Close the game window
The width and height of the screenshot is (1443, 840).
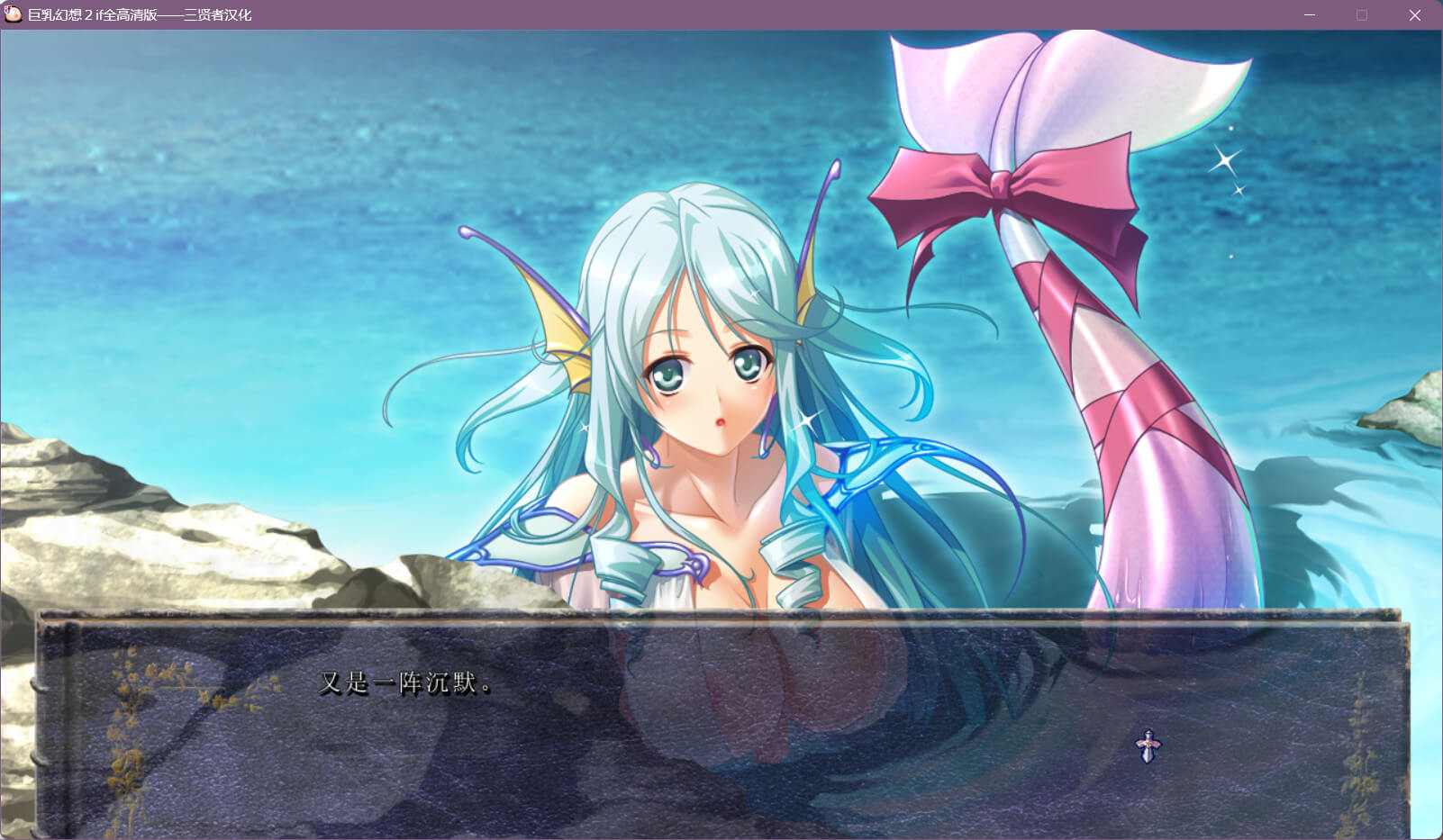(x=1414, y=15)
